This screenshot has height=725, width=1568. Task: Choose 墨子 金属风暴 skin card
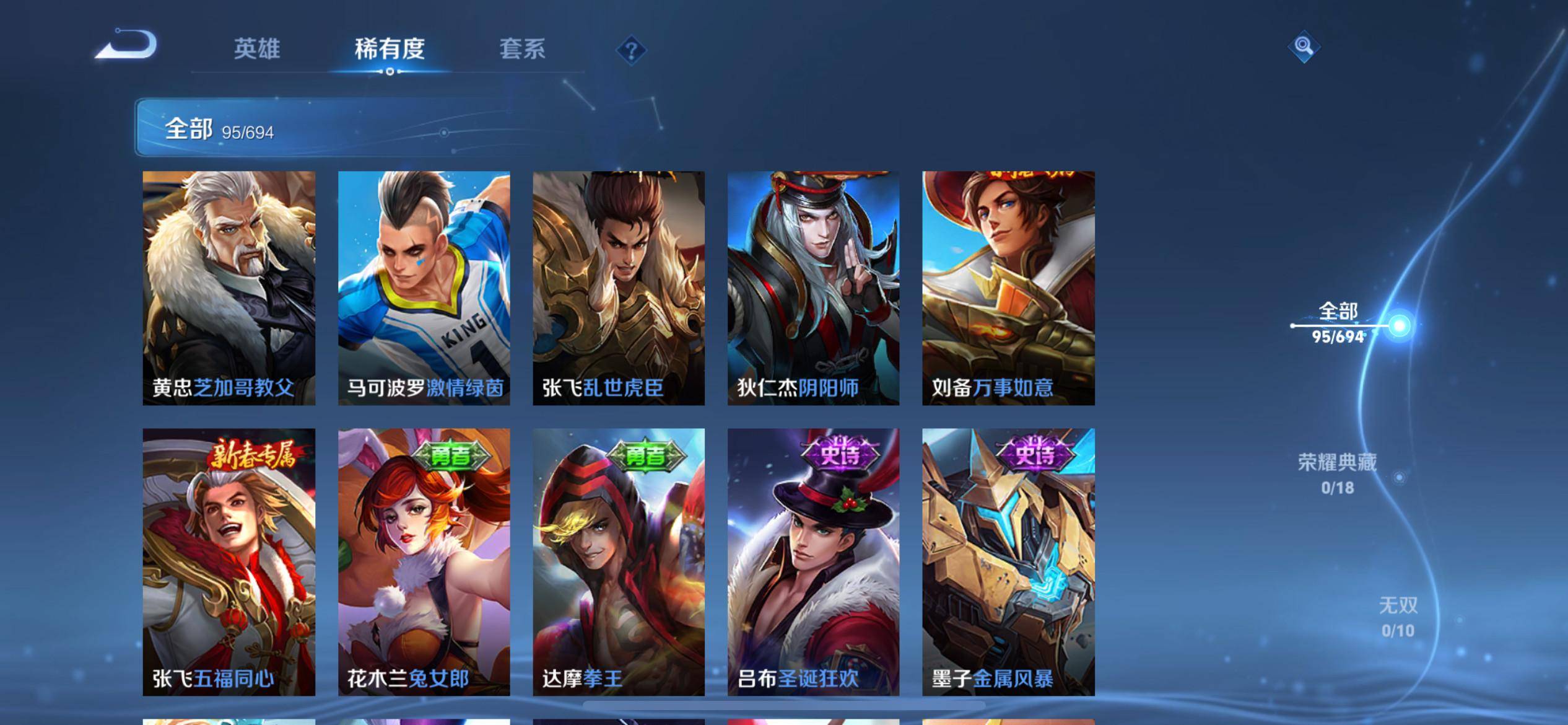click(1008, 561)
